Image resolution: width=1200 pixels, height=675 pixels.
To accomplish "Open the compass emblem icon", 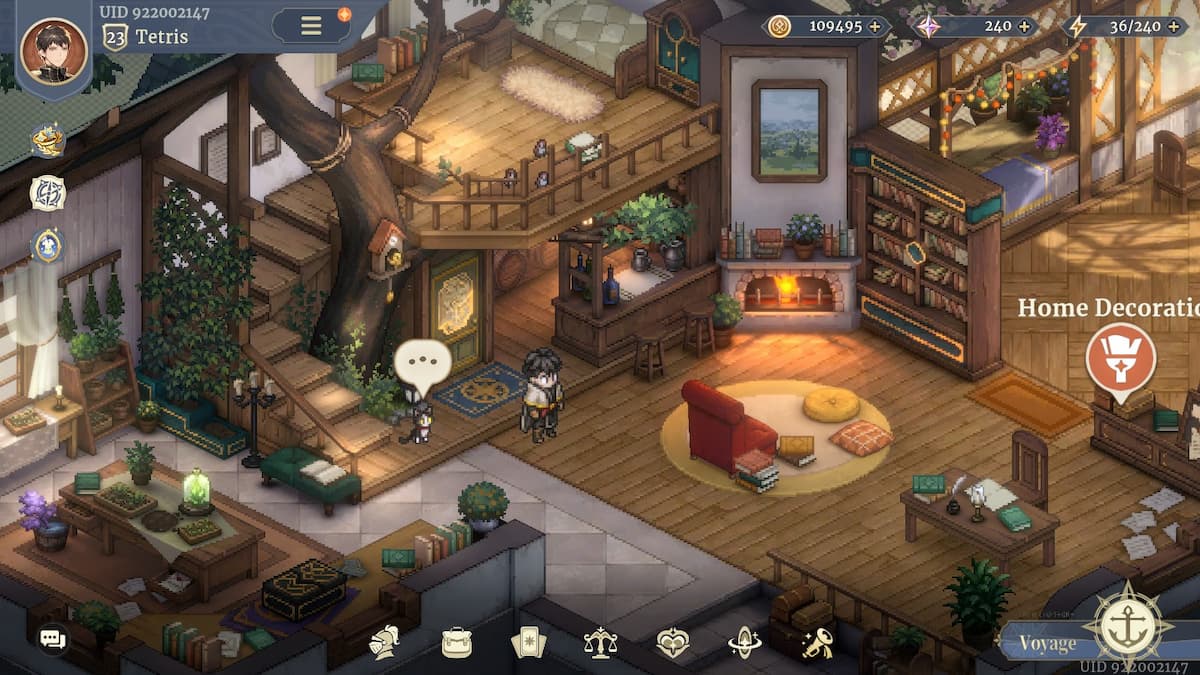I will 47,193.
